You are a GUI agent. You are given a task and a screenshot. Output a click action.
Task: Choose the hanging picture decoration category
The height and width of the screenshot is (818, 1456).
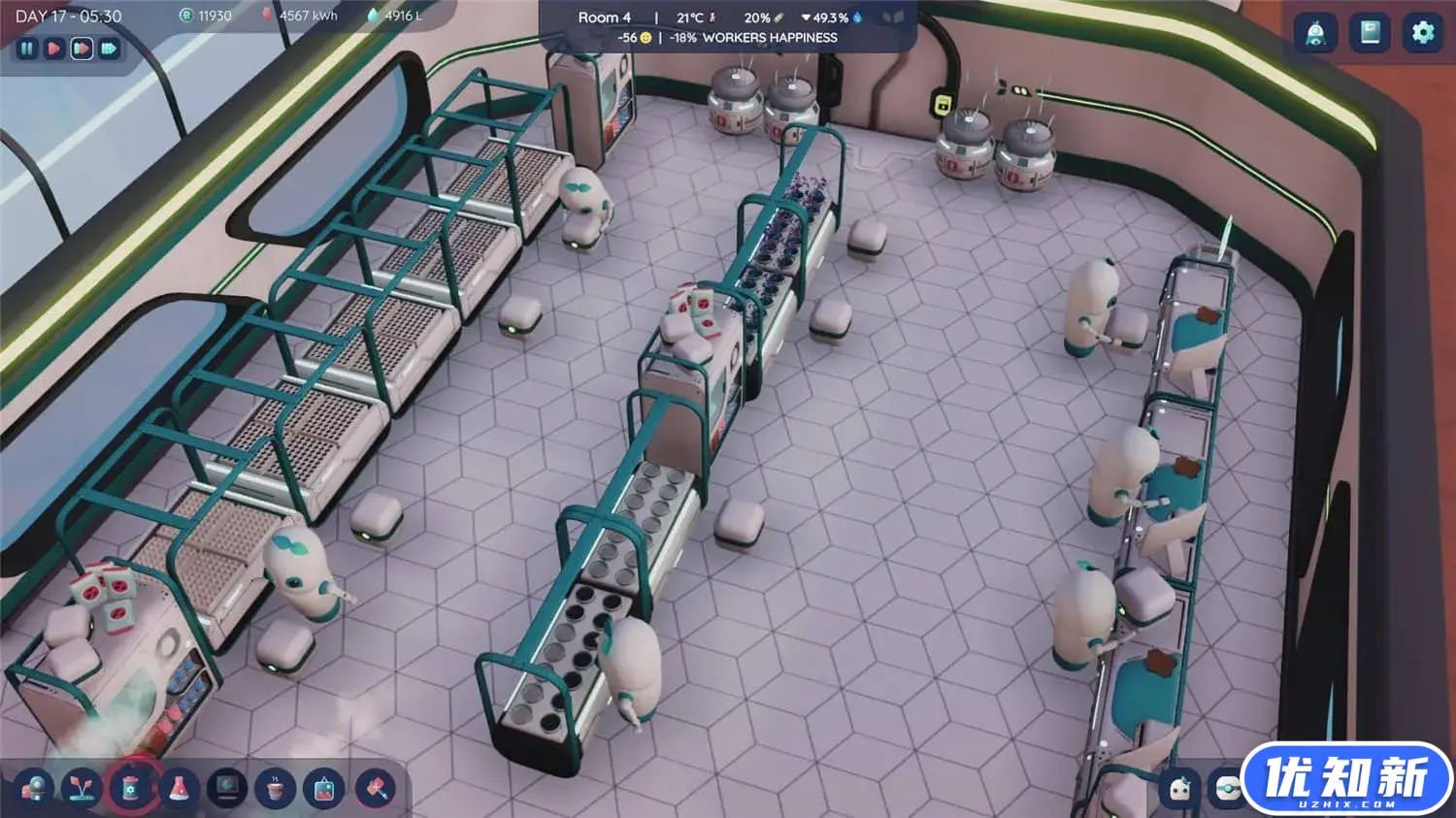click(x=324, y=788)
